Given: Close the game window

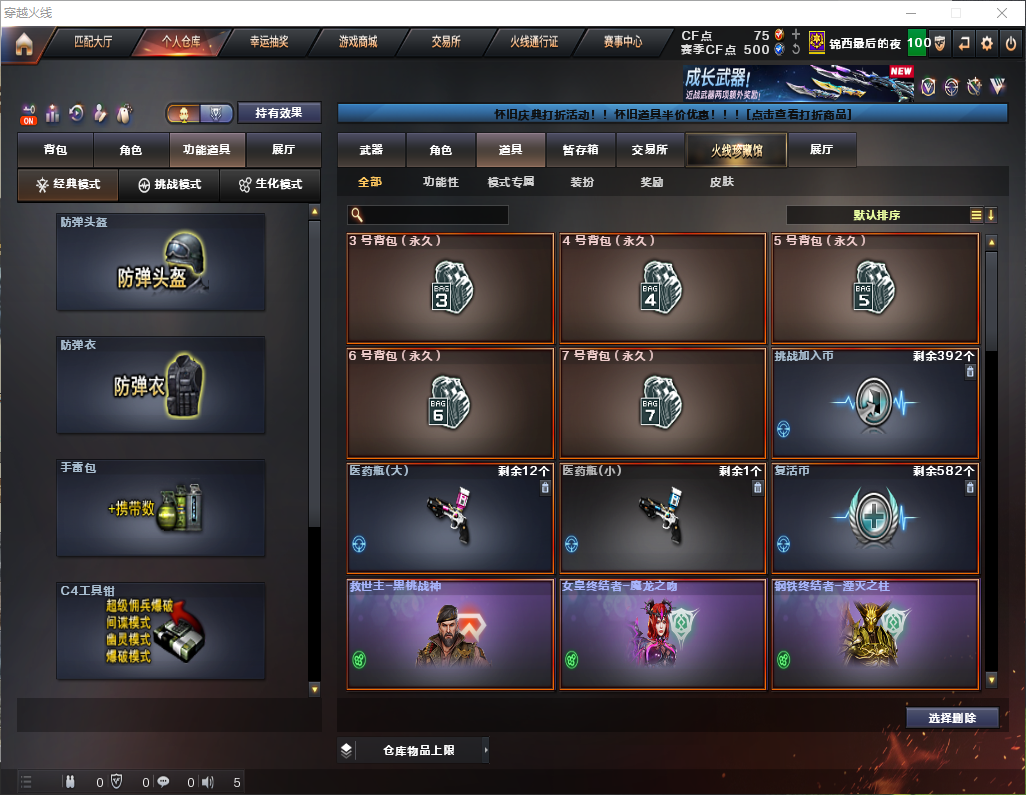Looking at the screenshot, I should (1002, 13).
